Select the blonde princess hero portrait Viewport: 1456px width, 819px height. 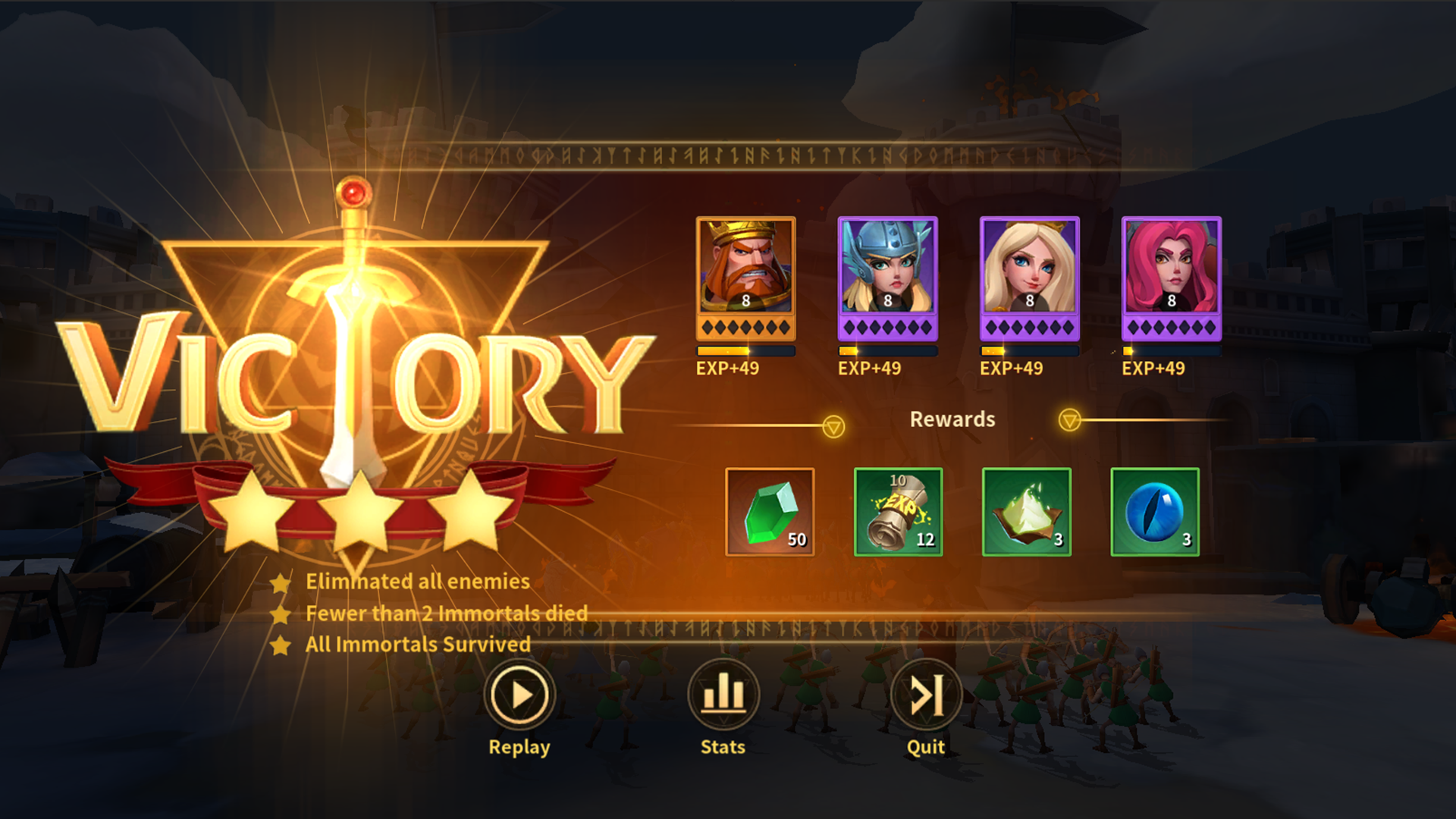tap(1028, 277)
